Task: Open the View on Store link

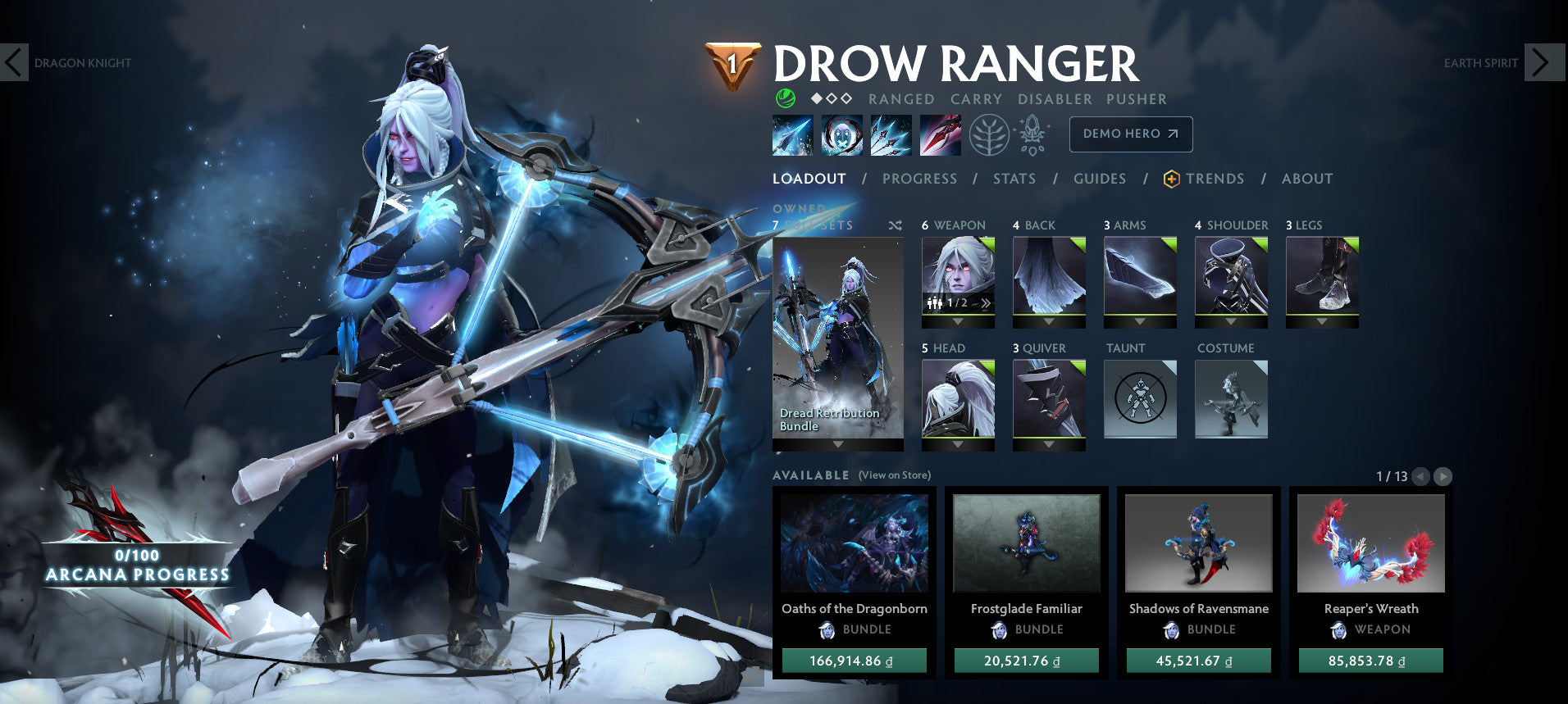Action: point(894,475)
